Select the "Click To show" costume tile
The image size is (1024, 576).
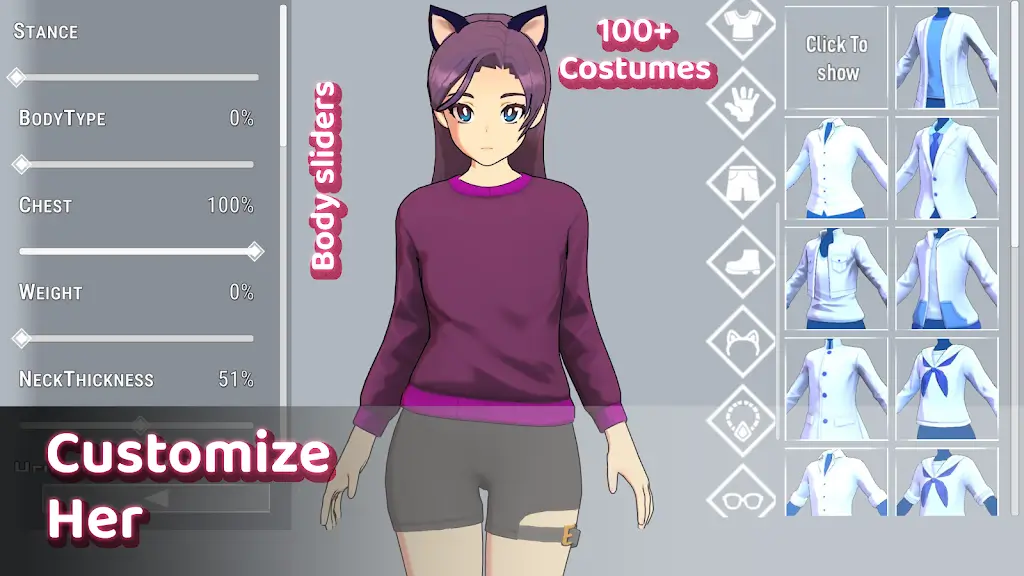[x=837, y=58]
